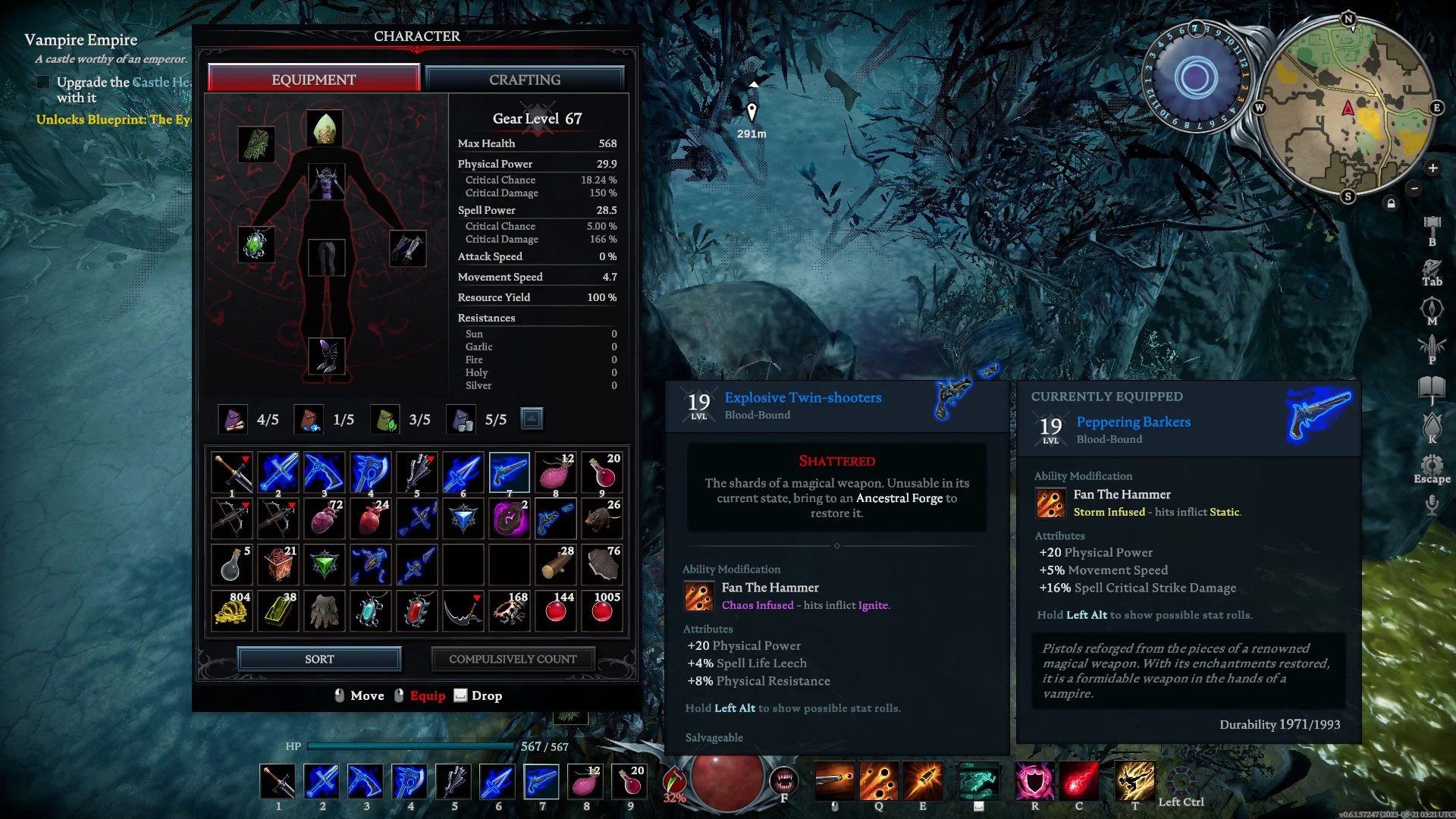
Task: Select the stack of 1005 red blood orbs
Action: [602, 611]
